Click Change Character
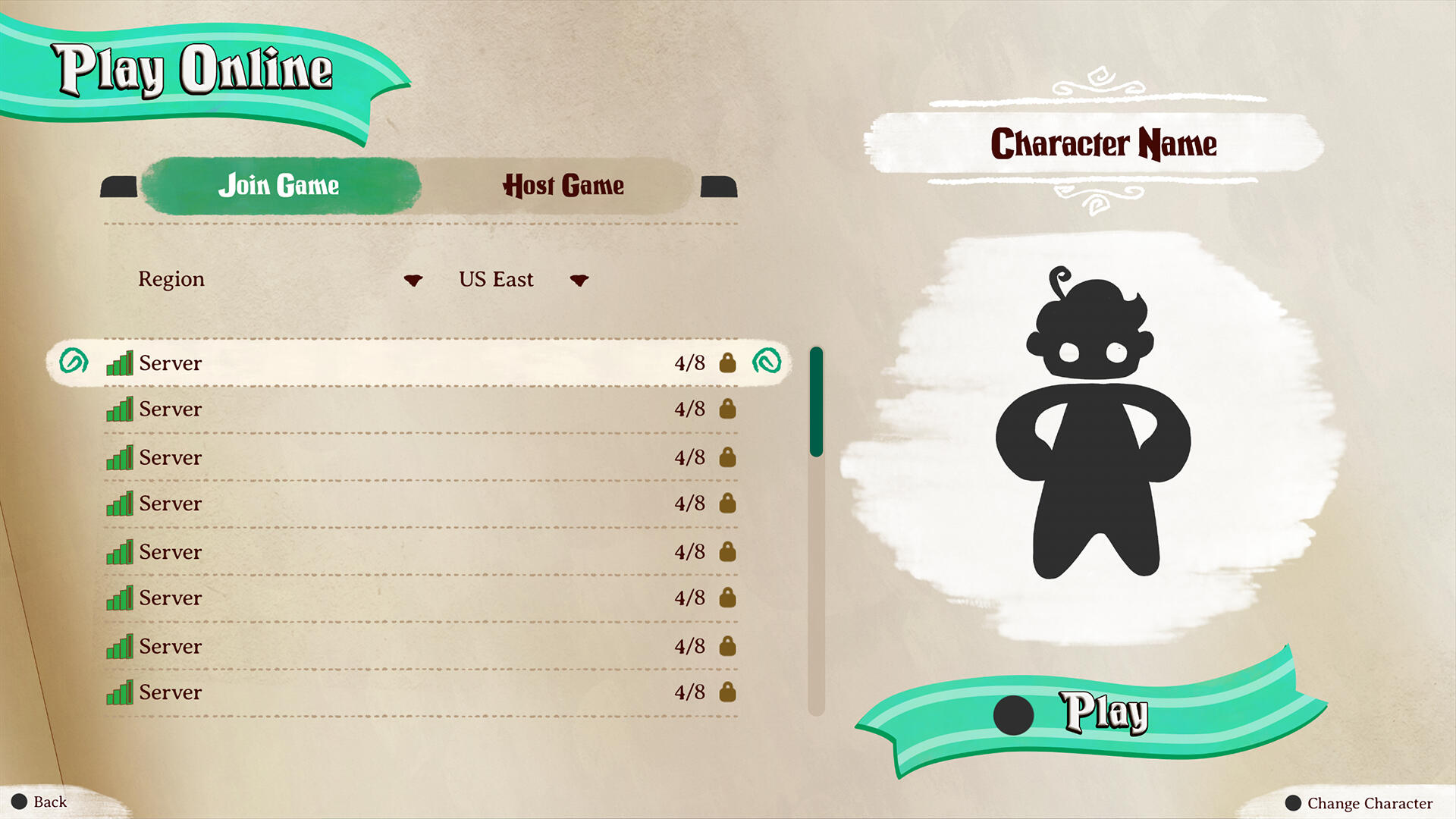The image size is (1456, 819). pyautogui.click(x=1360, y=802)
